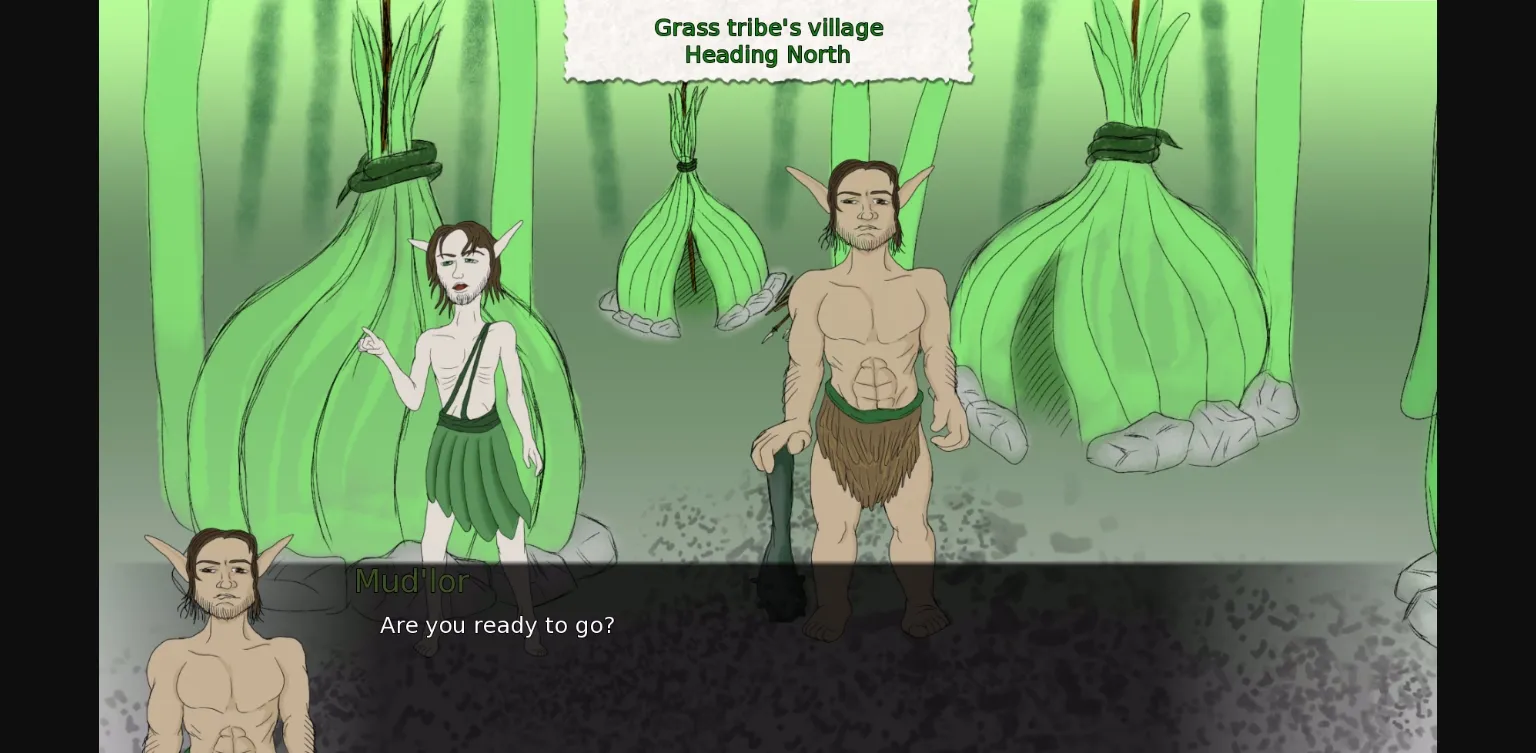
Task: Click the dialogue 'Are you ready to go?'
Action: [x=497, y=624]
